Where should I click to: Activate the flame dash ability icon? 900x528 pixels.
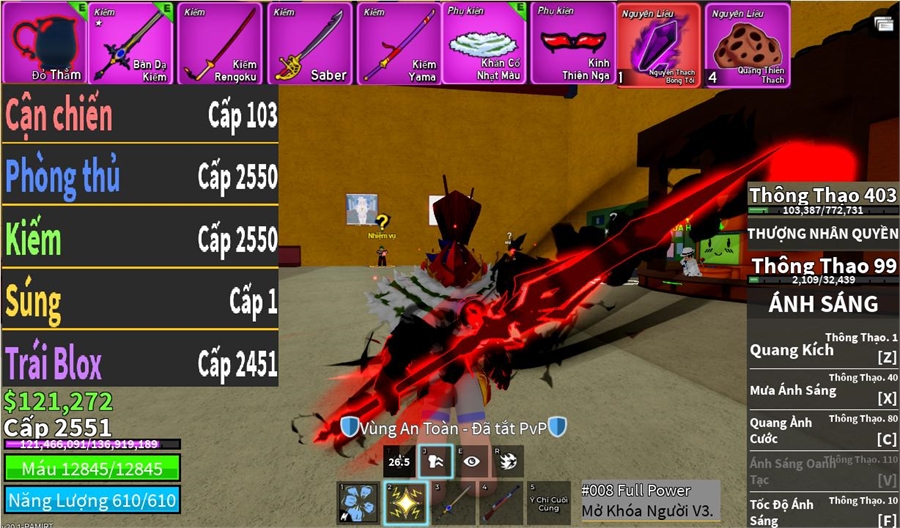pyautogui.click(x=508, y=461)
